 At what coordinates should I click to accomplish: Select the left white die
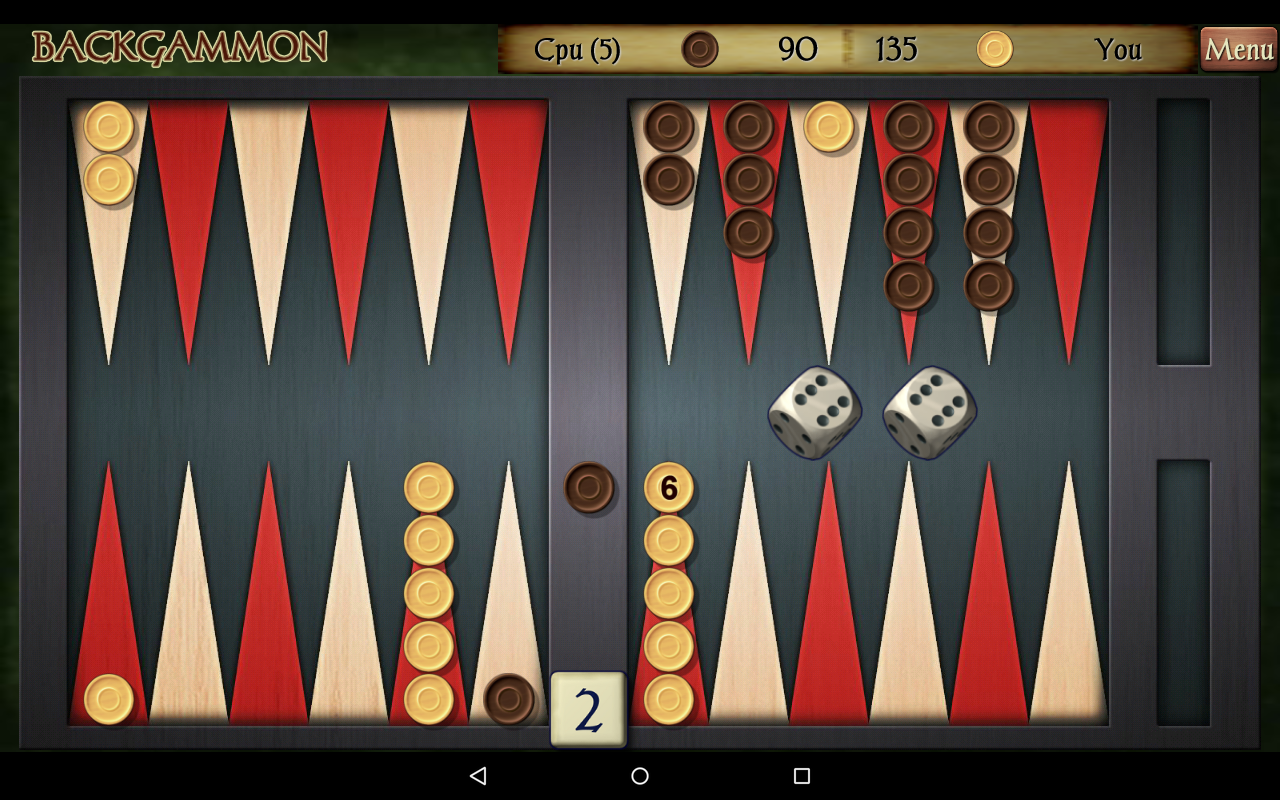(x=814, y=410)
